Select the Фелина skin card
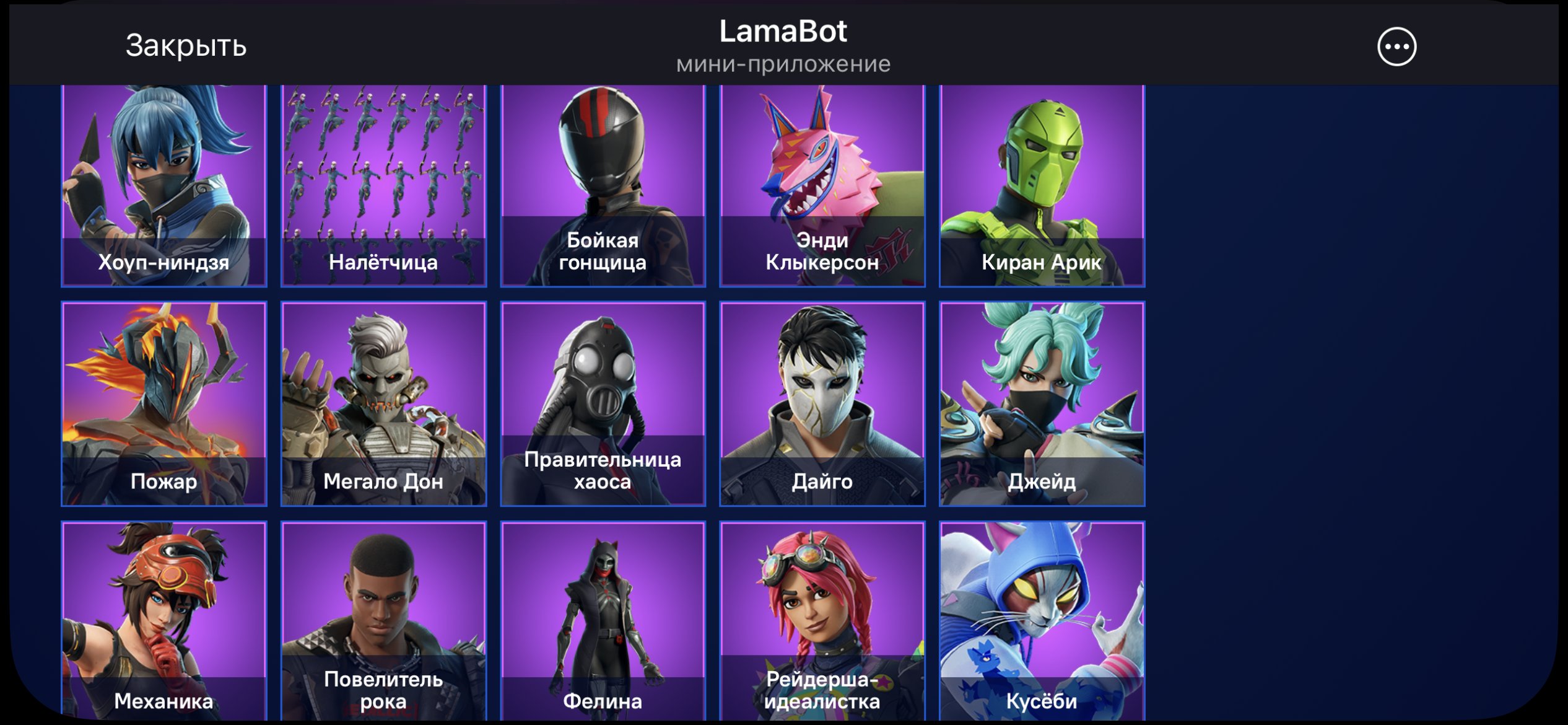Screen dimensions: 1568x725 click(x=604, y=620)
